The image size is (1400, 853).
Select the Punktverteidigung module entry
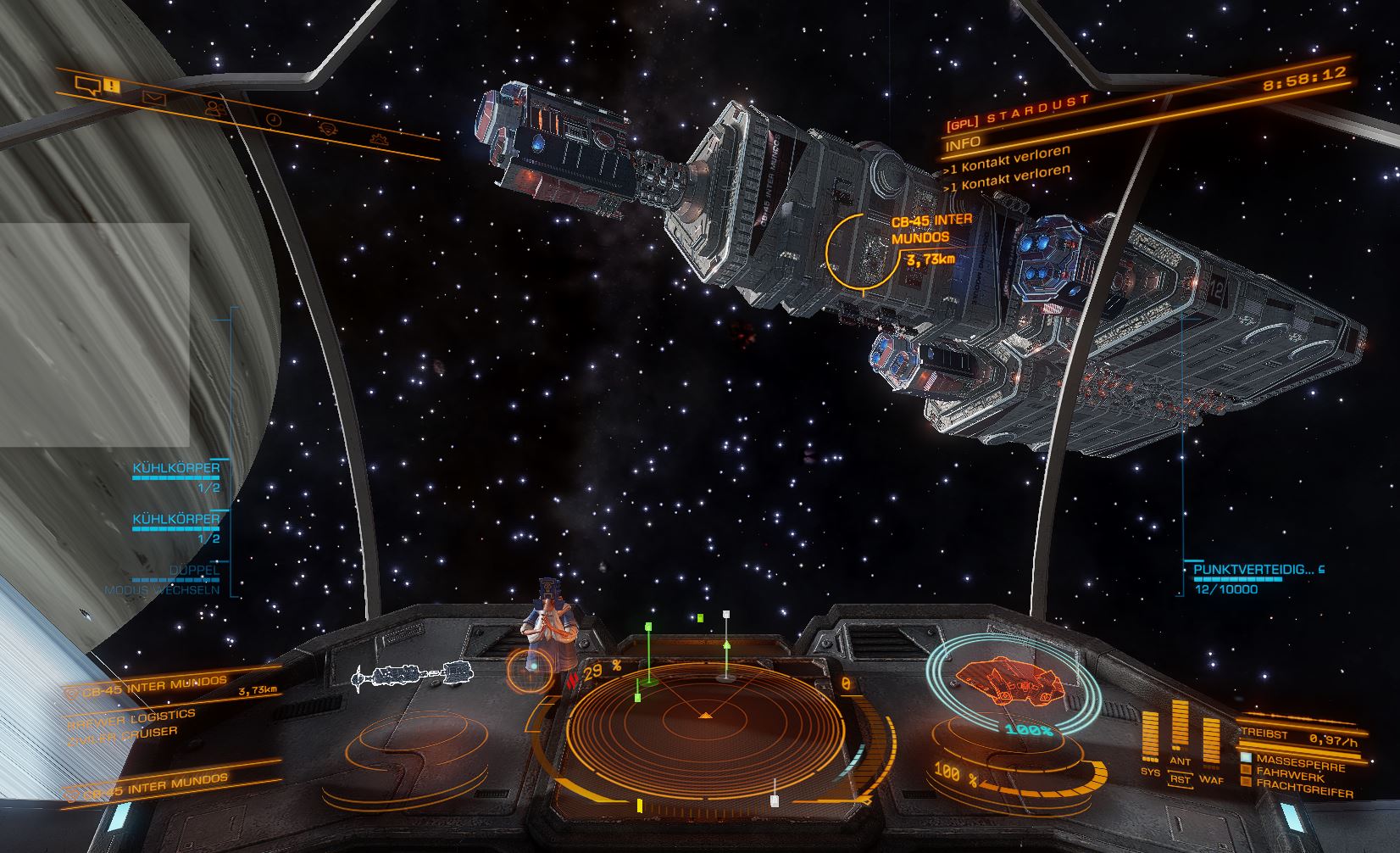[1254, 570]
